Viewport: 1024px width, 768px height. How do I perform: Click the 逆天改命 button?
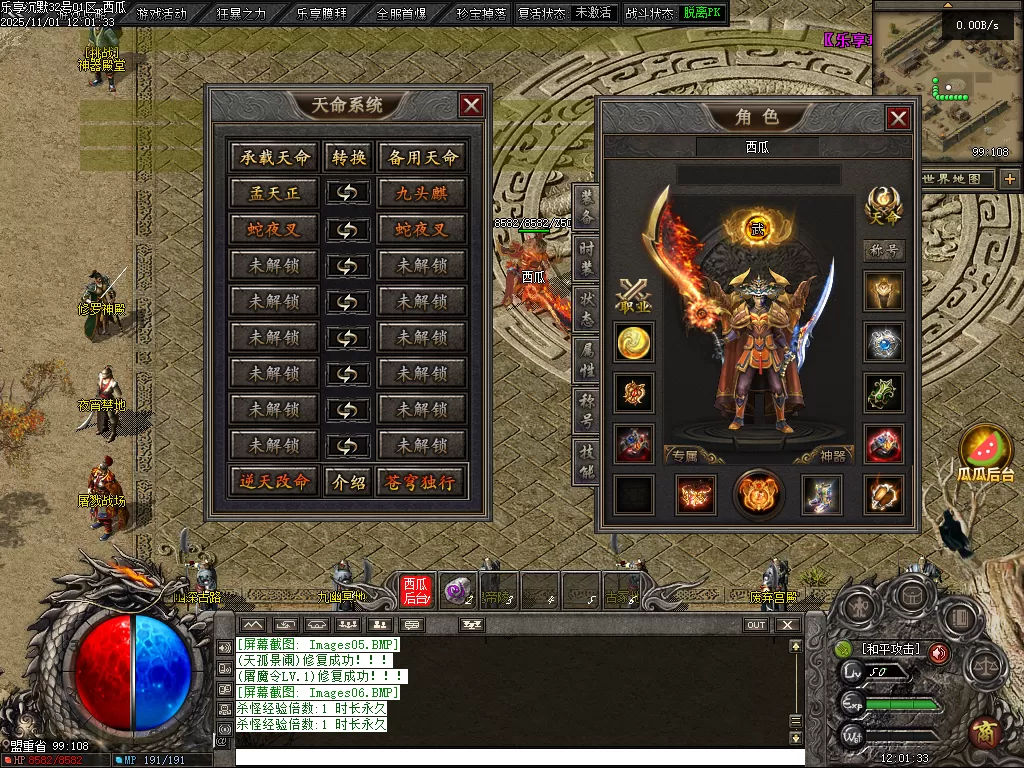pos(274,481)
